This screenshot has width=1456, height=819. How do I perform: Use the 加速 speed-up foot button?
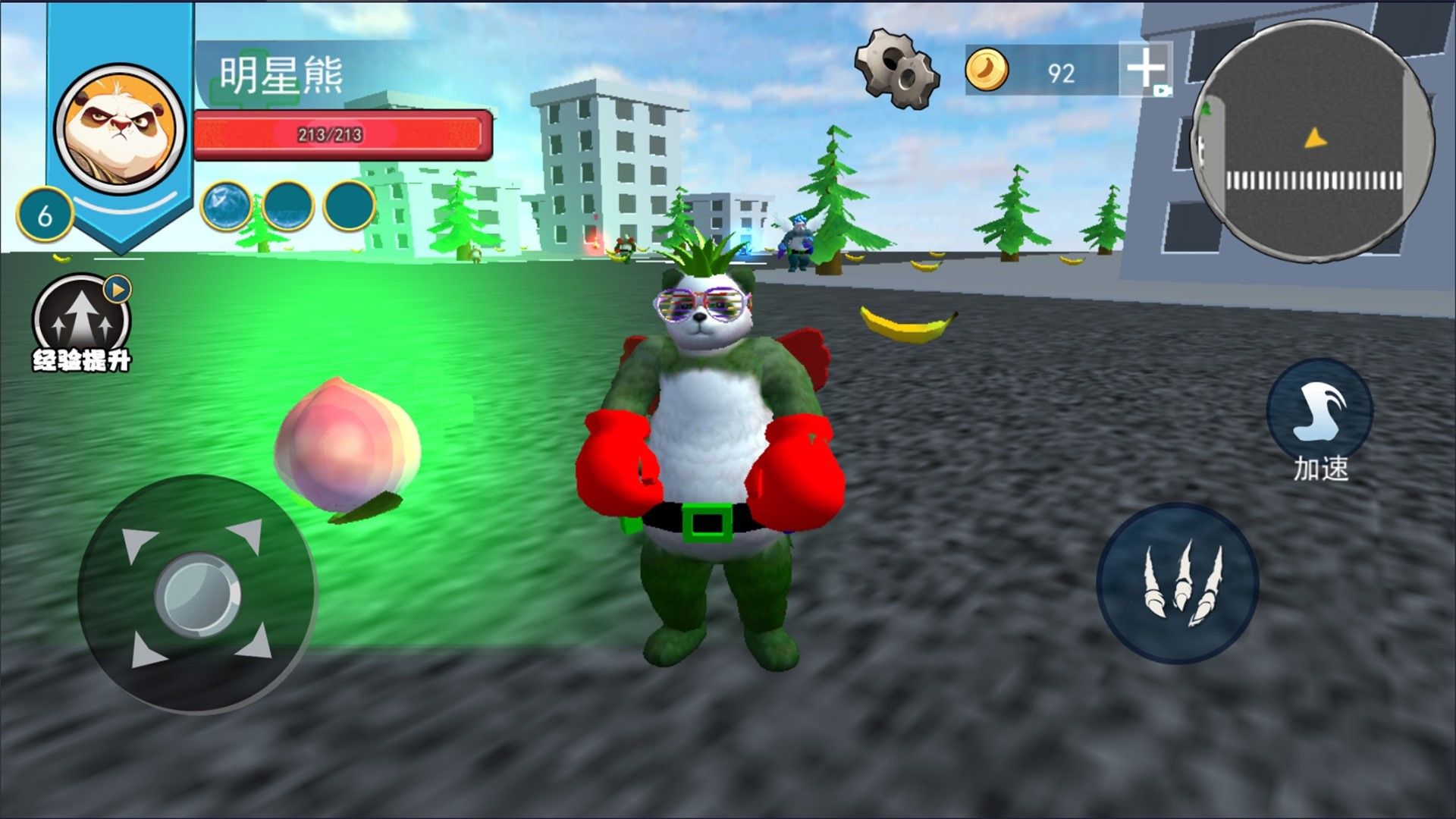point(1319,412)
